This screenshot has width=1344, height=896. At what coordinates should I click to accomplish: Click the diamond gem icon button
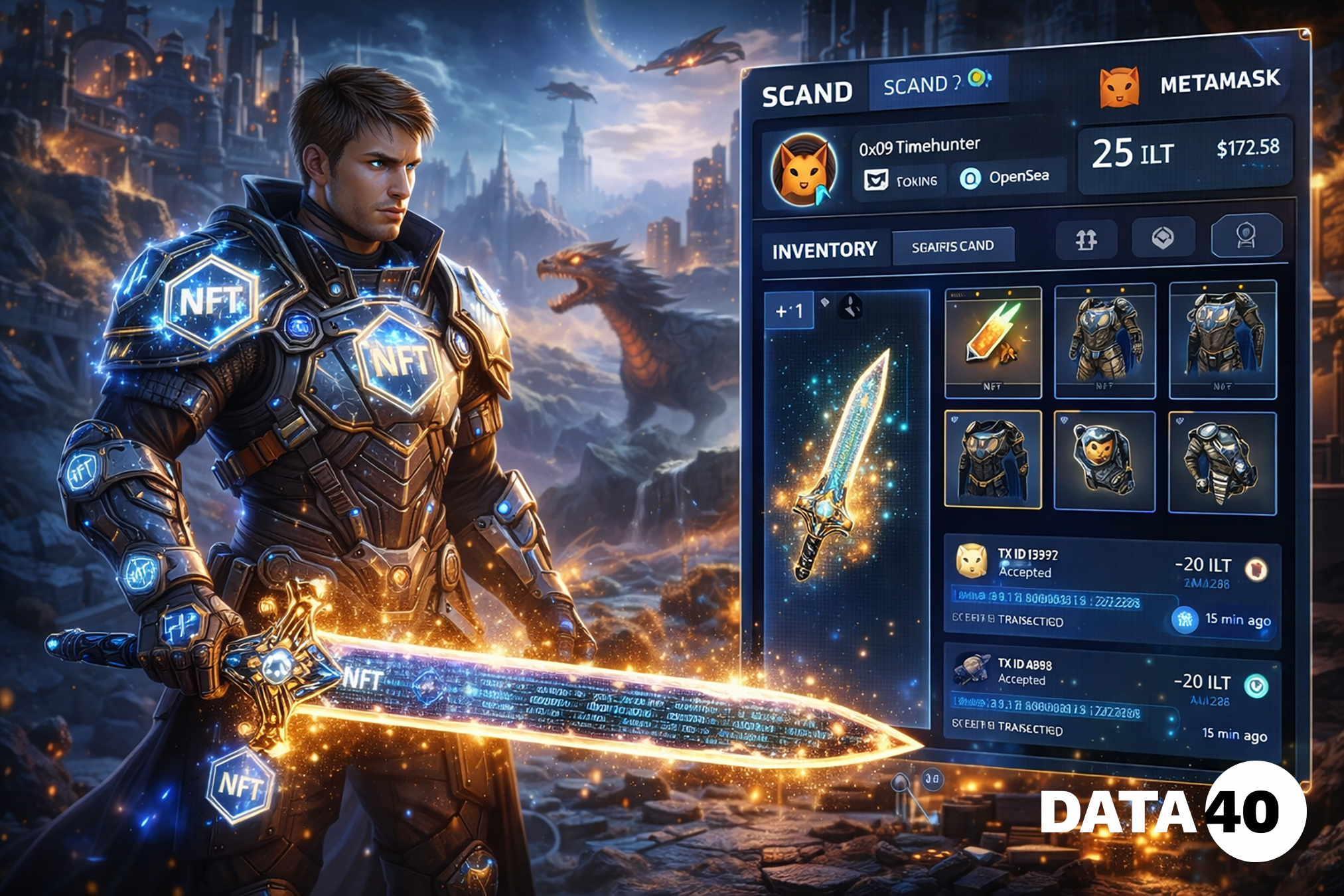1162,237
